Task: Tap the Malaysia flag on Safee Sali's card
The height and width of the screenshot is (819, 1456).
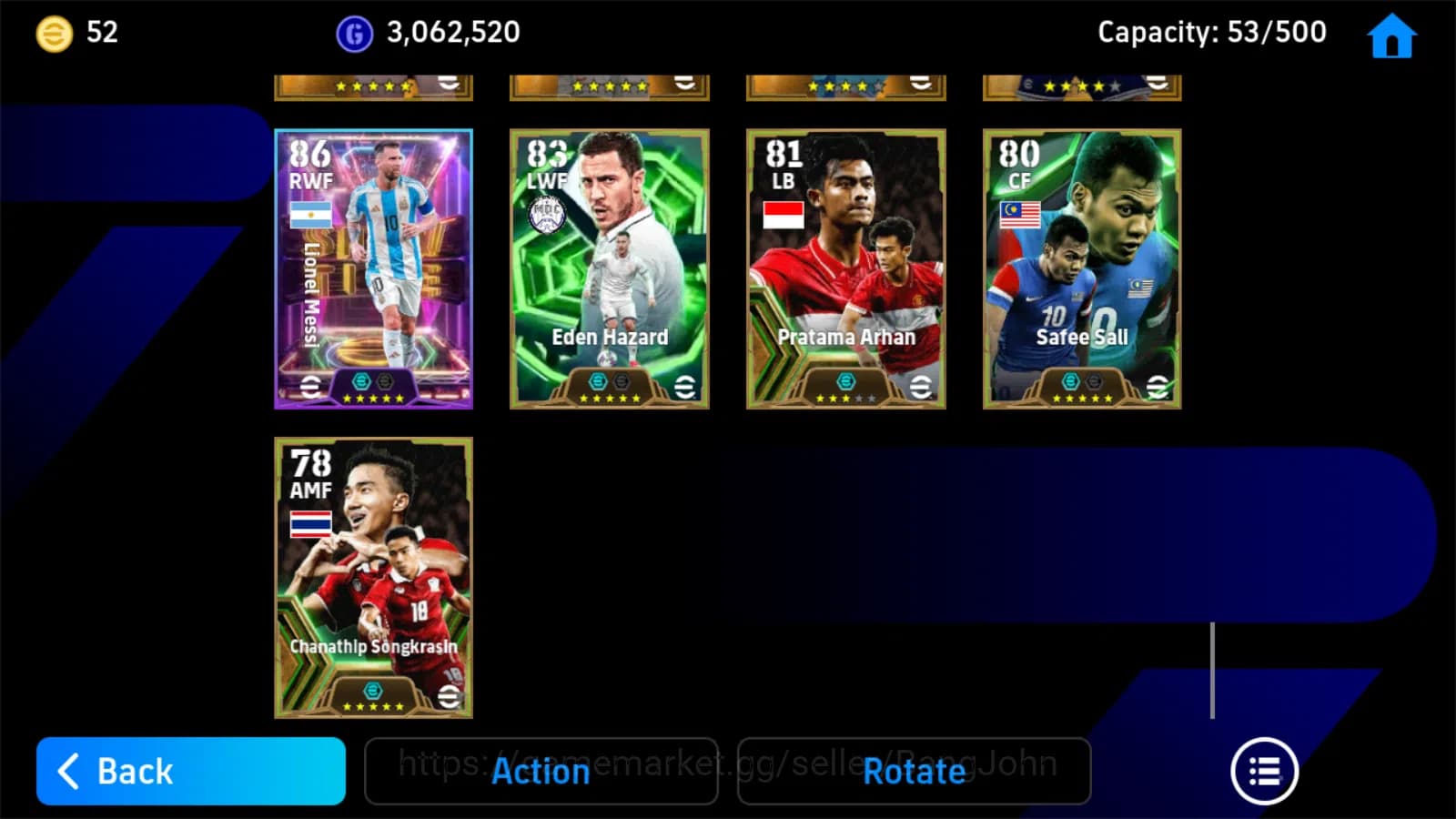Action: point(1021,213)
